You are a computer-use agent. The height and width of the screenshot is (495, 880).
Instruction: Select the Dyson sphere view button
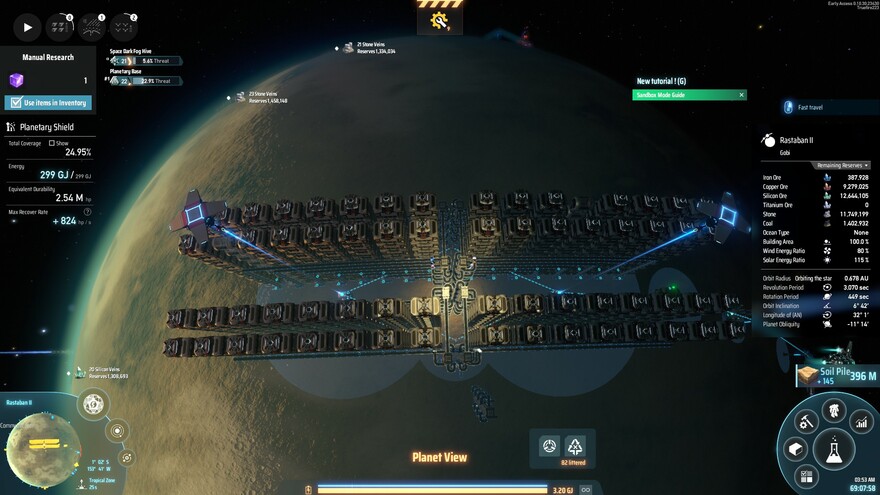(x=93, y=405)
